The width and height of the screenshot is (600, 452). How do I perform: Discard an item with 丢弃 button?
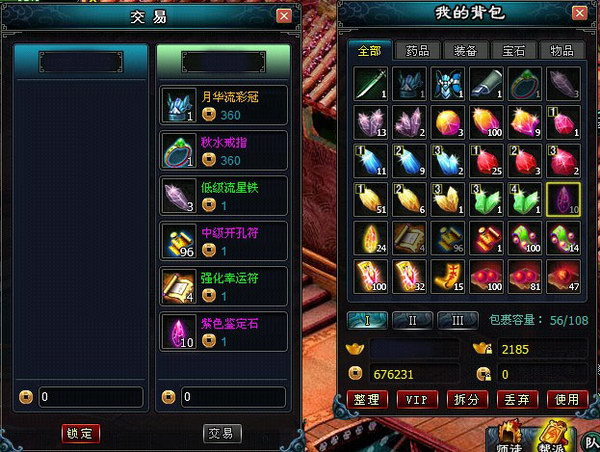pos(517,399)
